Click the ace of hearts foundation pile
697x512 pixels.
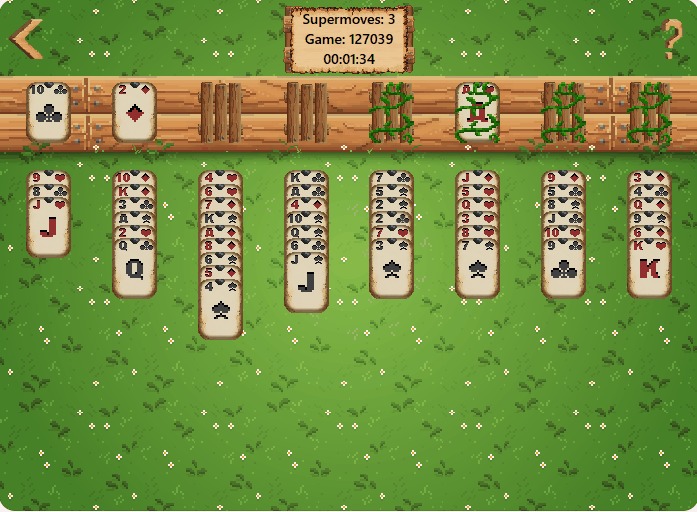478,111
